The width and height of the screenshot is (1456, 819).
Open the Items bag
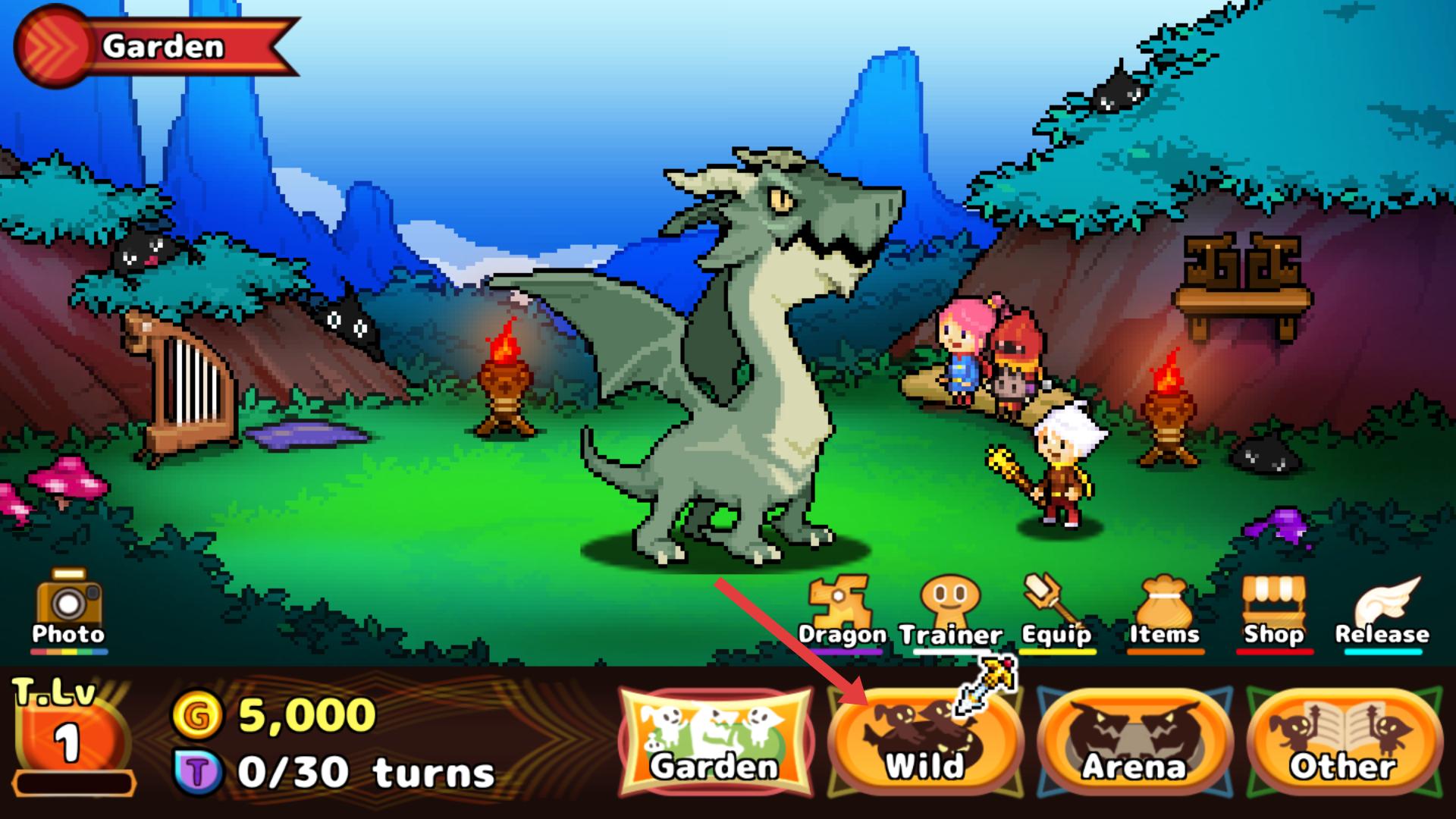pos(1164,613)
